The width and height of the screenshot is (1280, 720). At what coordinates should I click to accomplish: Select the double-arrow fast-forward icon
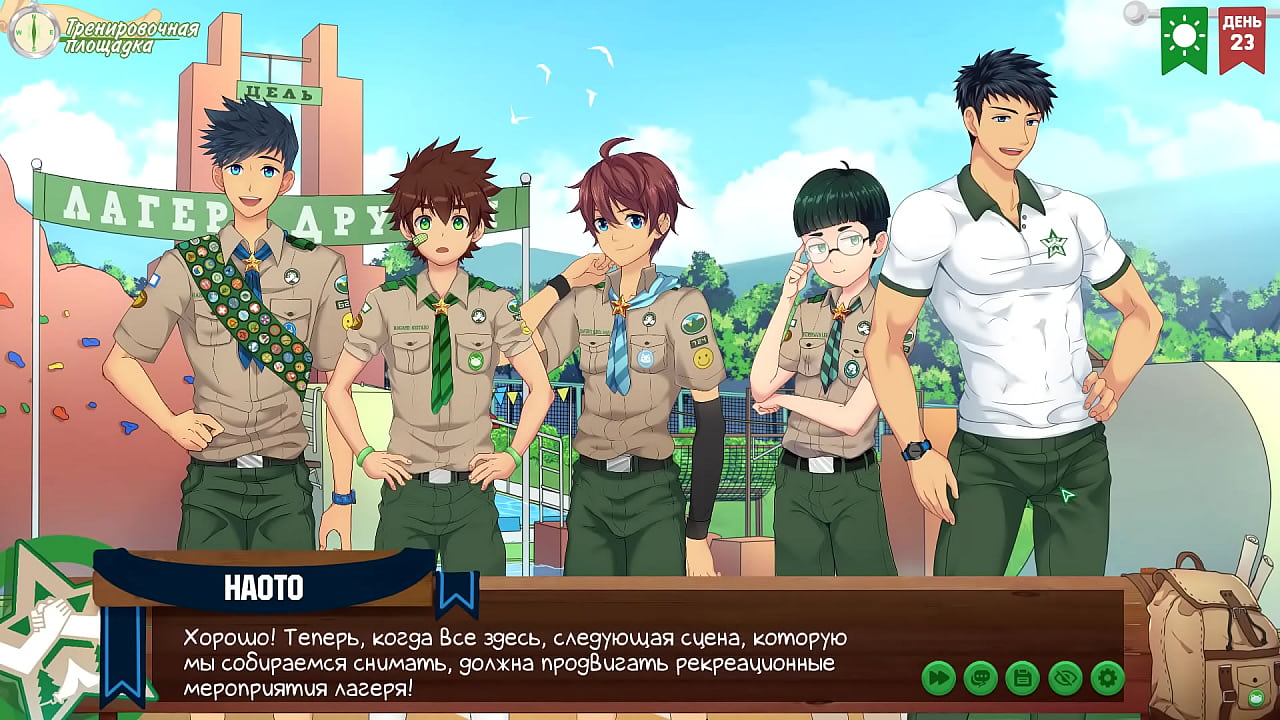click(x=938, y=676)
